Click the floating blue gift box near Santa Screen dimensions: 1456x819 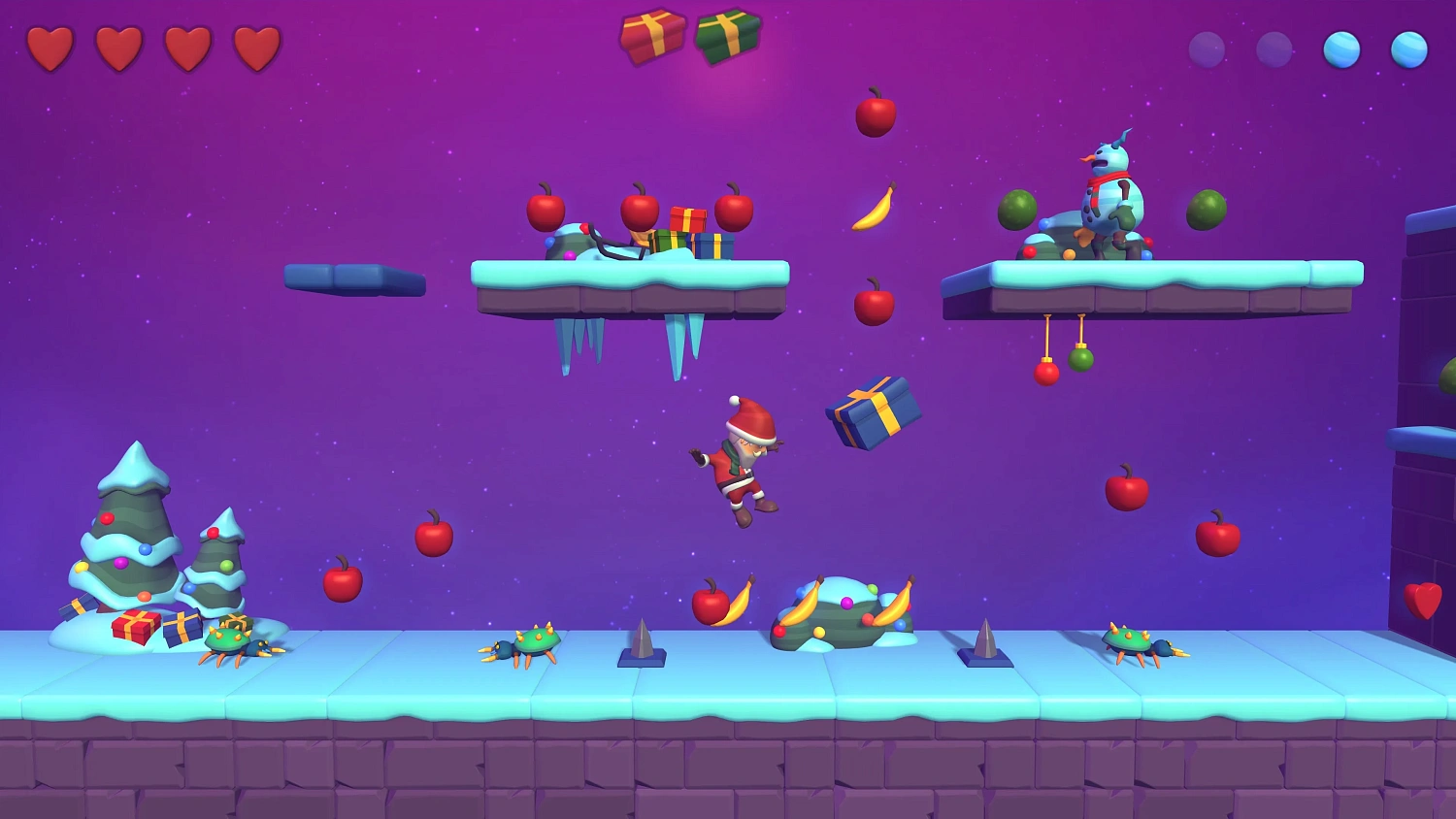tap(873, 412)
